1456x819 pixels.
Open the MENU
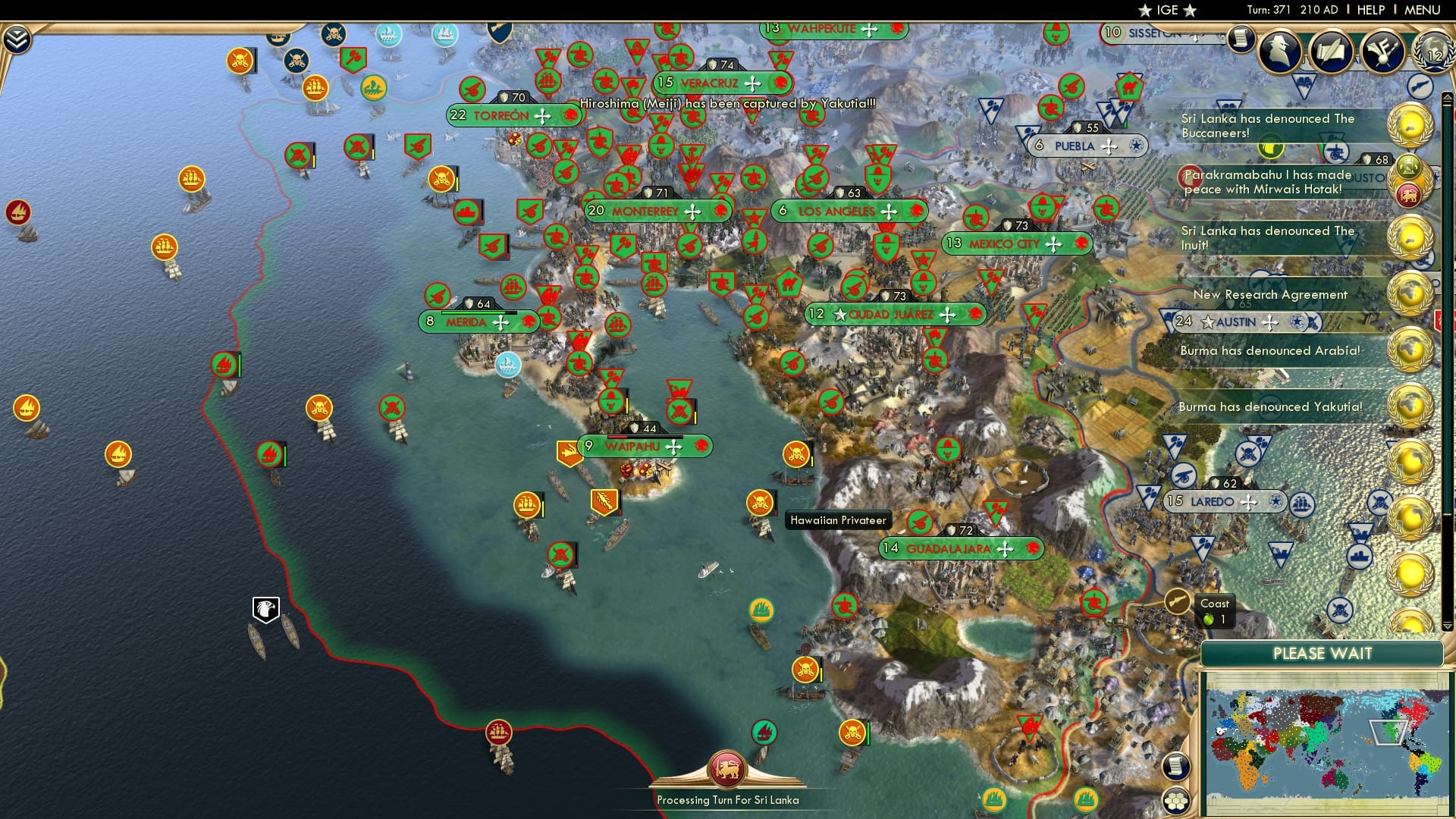[1421, 9]
